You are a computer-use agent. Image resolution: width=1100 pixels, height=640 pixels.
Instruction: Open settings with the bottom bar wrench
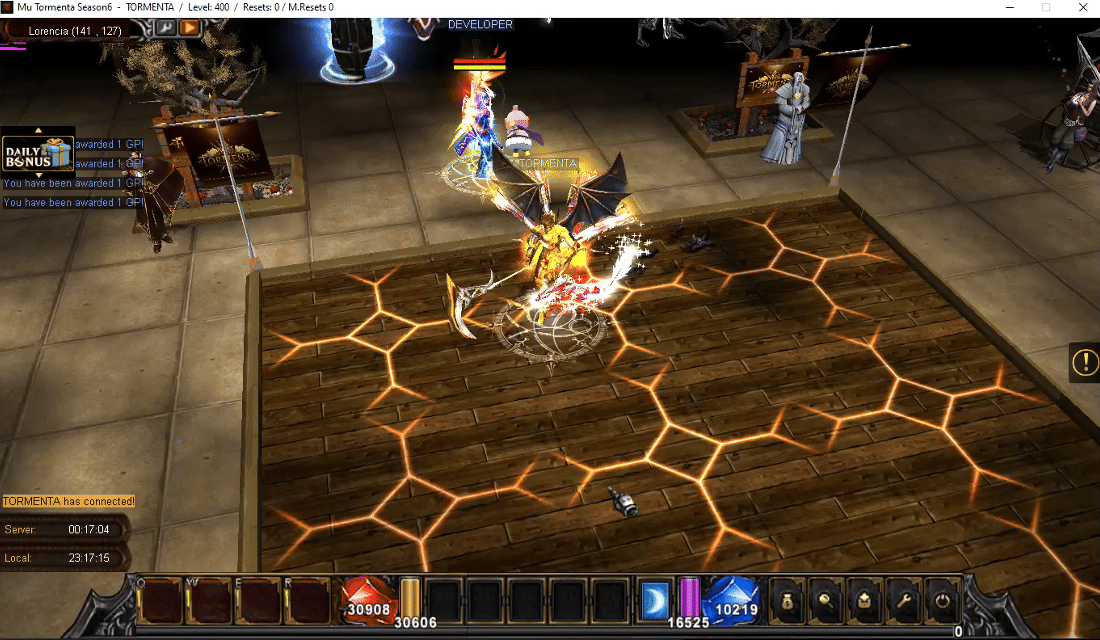(x=904, y=601)
